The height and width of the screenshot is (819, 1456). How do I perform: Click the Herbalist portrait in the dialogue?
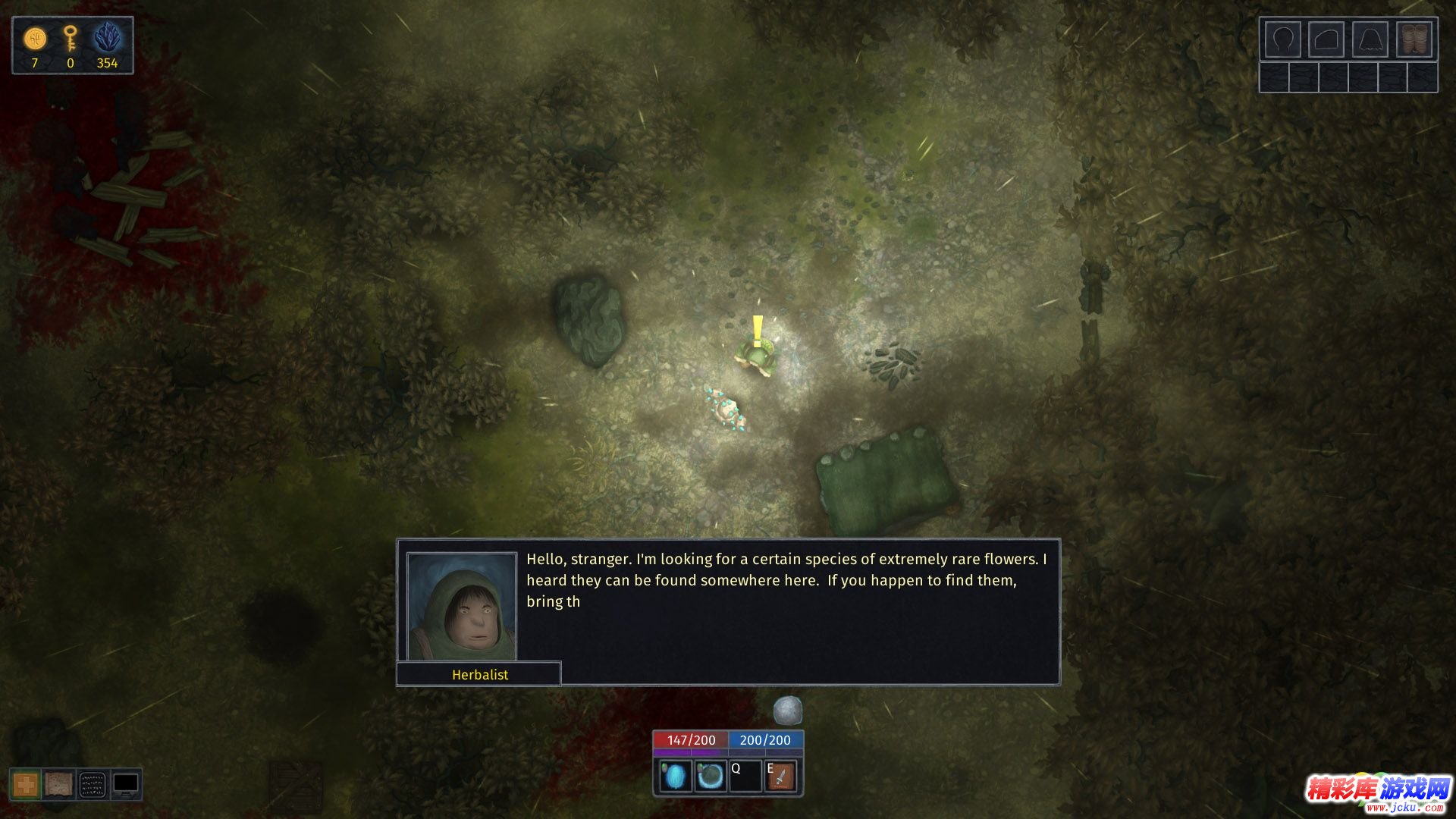462,607
